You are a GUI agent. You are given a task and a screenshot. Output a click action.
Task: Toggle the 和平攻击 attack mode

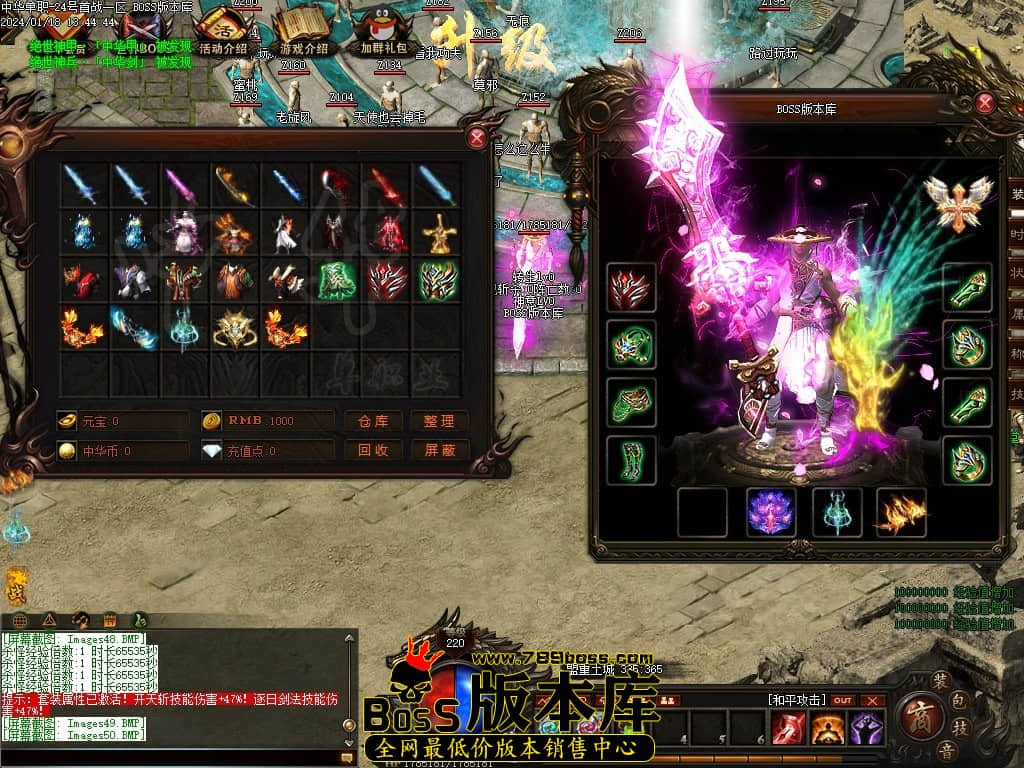pyautogui.click(x=797, y=700)
